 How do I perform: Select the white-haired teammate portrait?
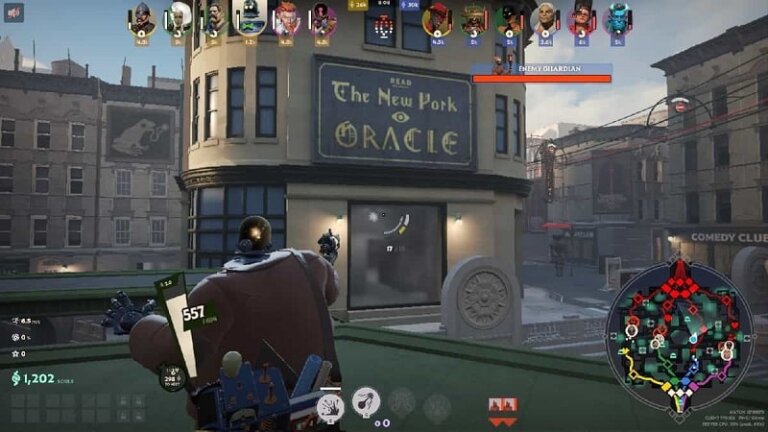tap(179, 17)
